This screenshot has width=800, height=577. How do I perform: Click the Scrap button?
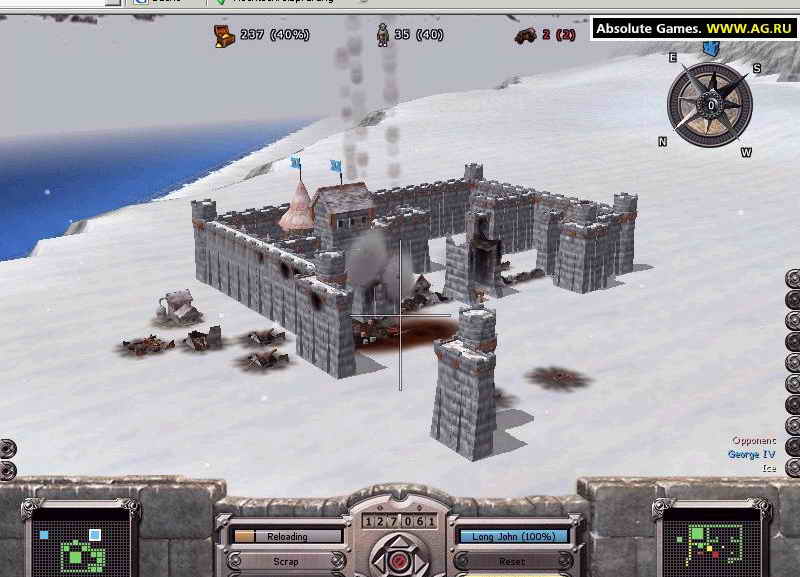point(286,561)
